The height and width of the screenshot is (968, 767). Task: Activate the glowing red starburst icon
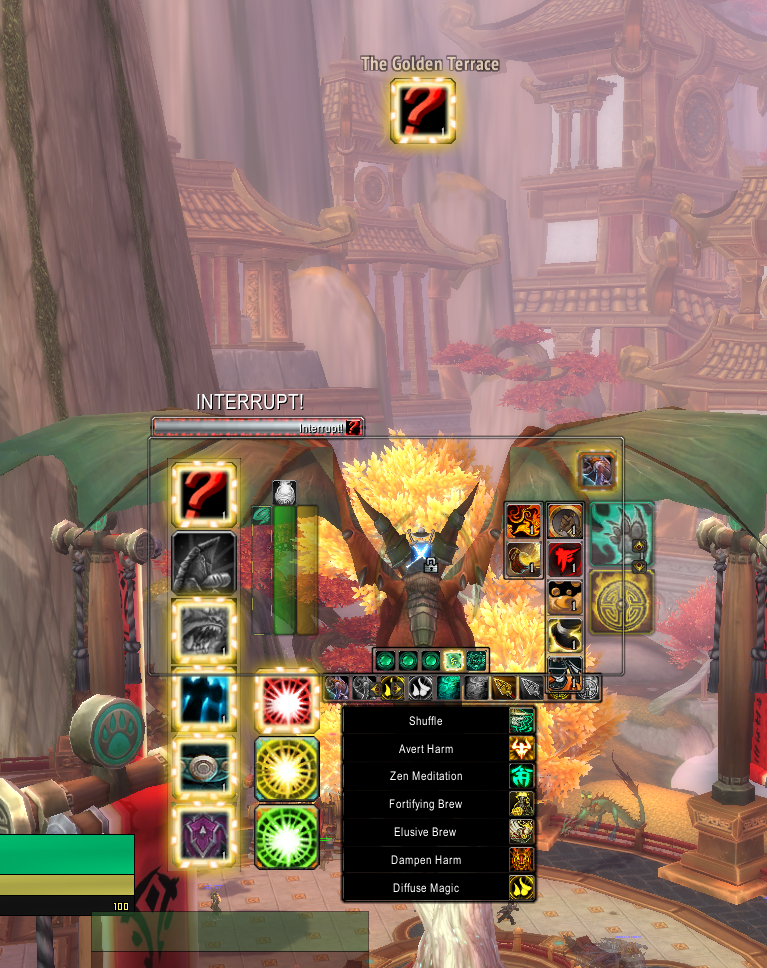click(x=287, y=700)
